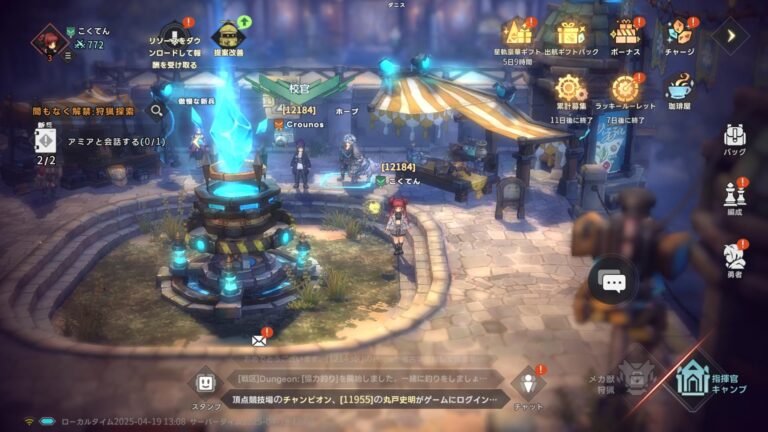
Task: Click the magnifier next to hunting exploration
Action: pos(156,111)
